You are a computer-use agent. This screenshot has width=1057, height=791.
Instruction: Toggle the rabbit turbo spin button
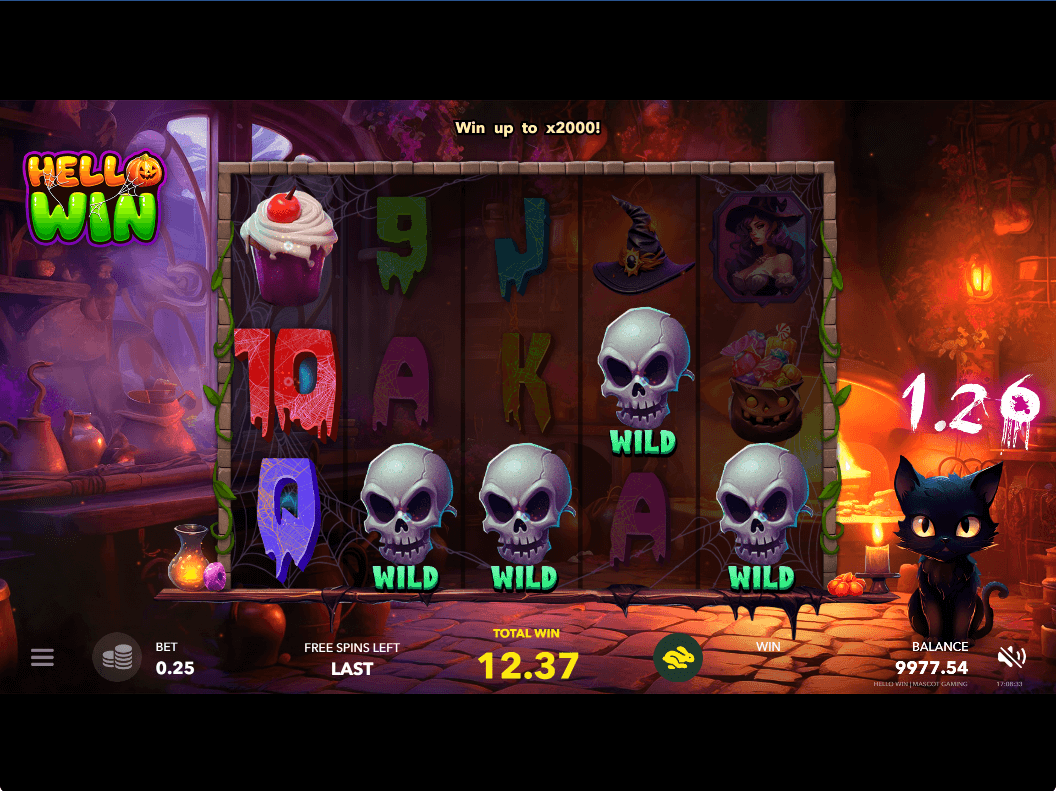point(678,657)
